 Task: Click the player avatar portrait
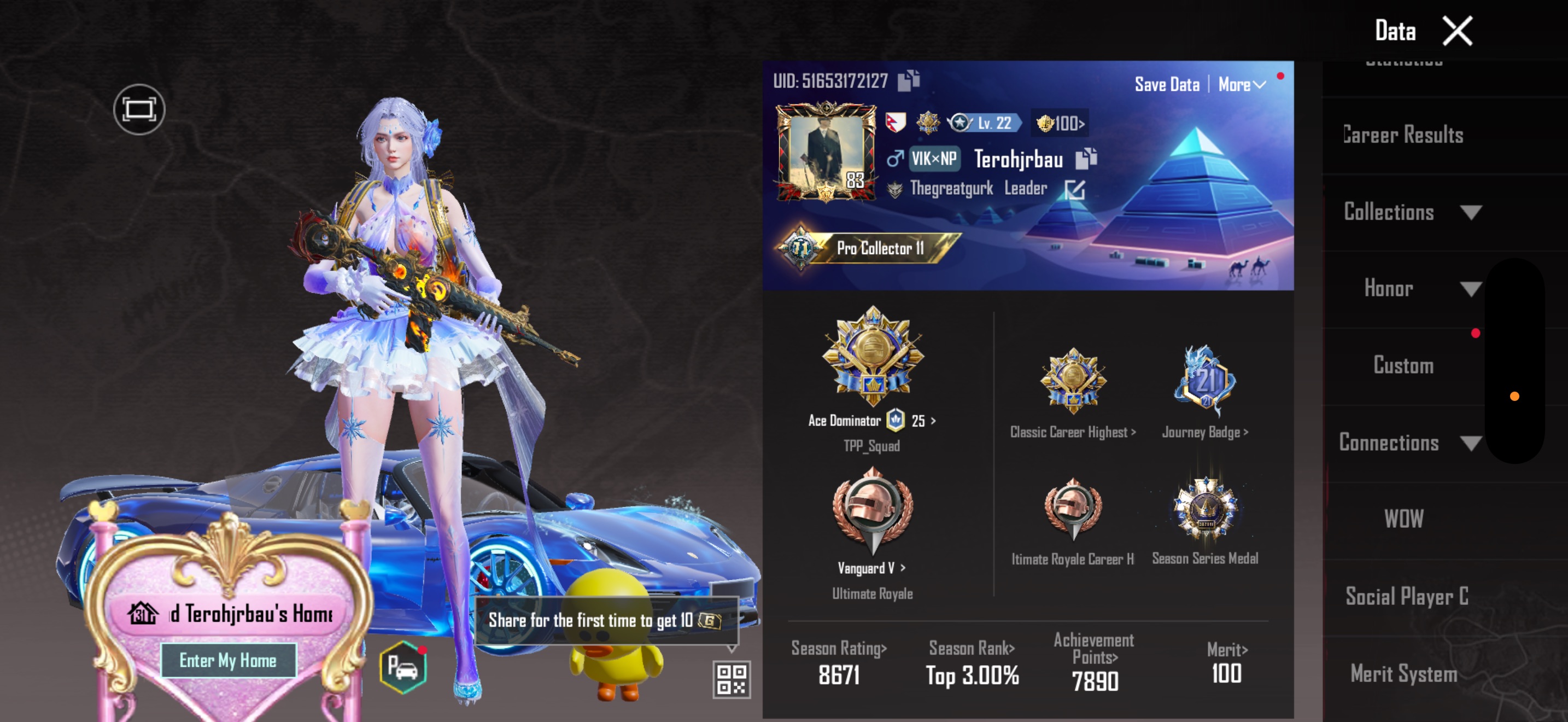826,152
